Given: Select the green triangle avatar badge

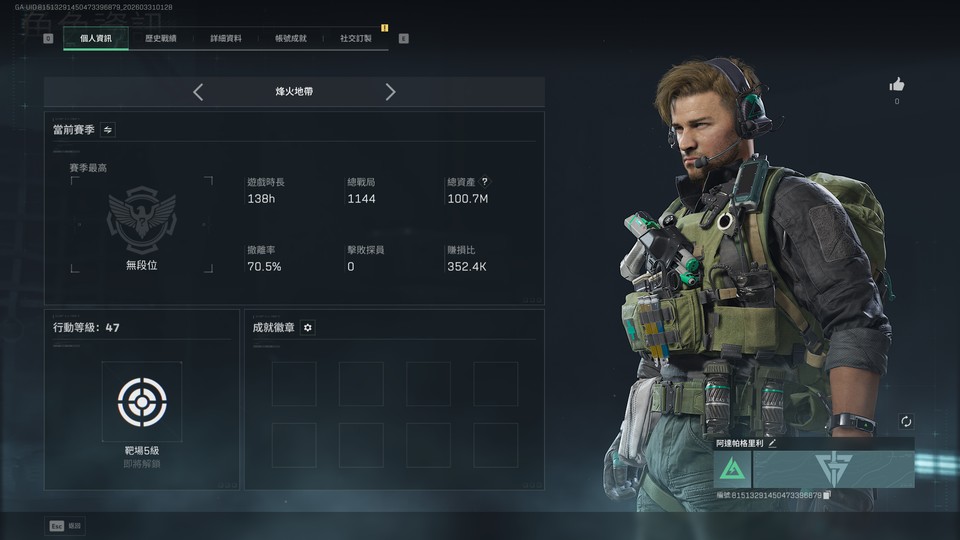Looking at the screenshot, I should point(733,469).
